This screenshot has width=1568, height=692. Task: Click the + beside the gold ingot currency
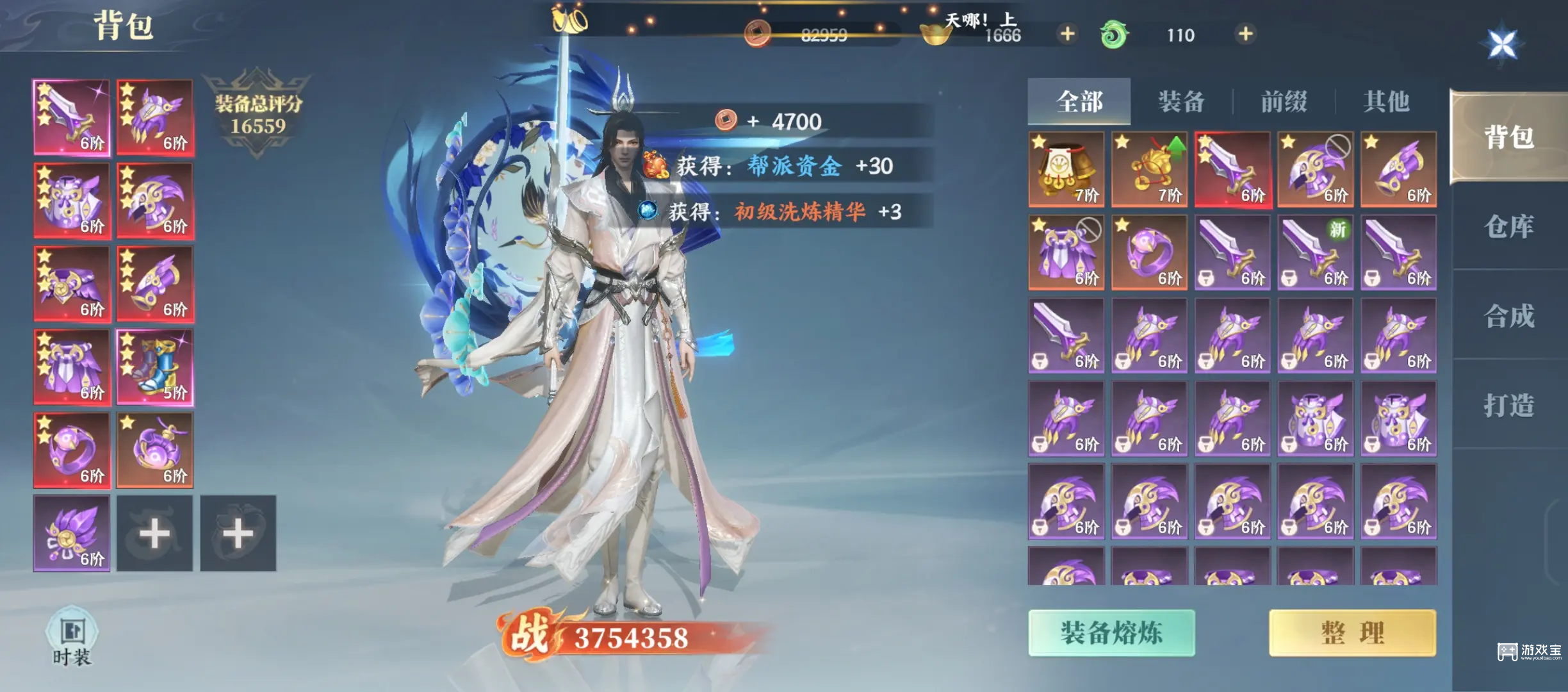(1066, 35)
